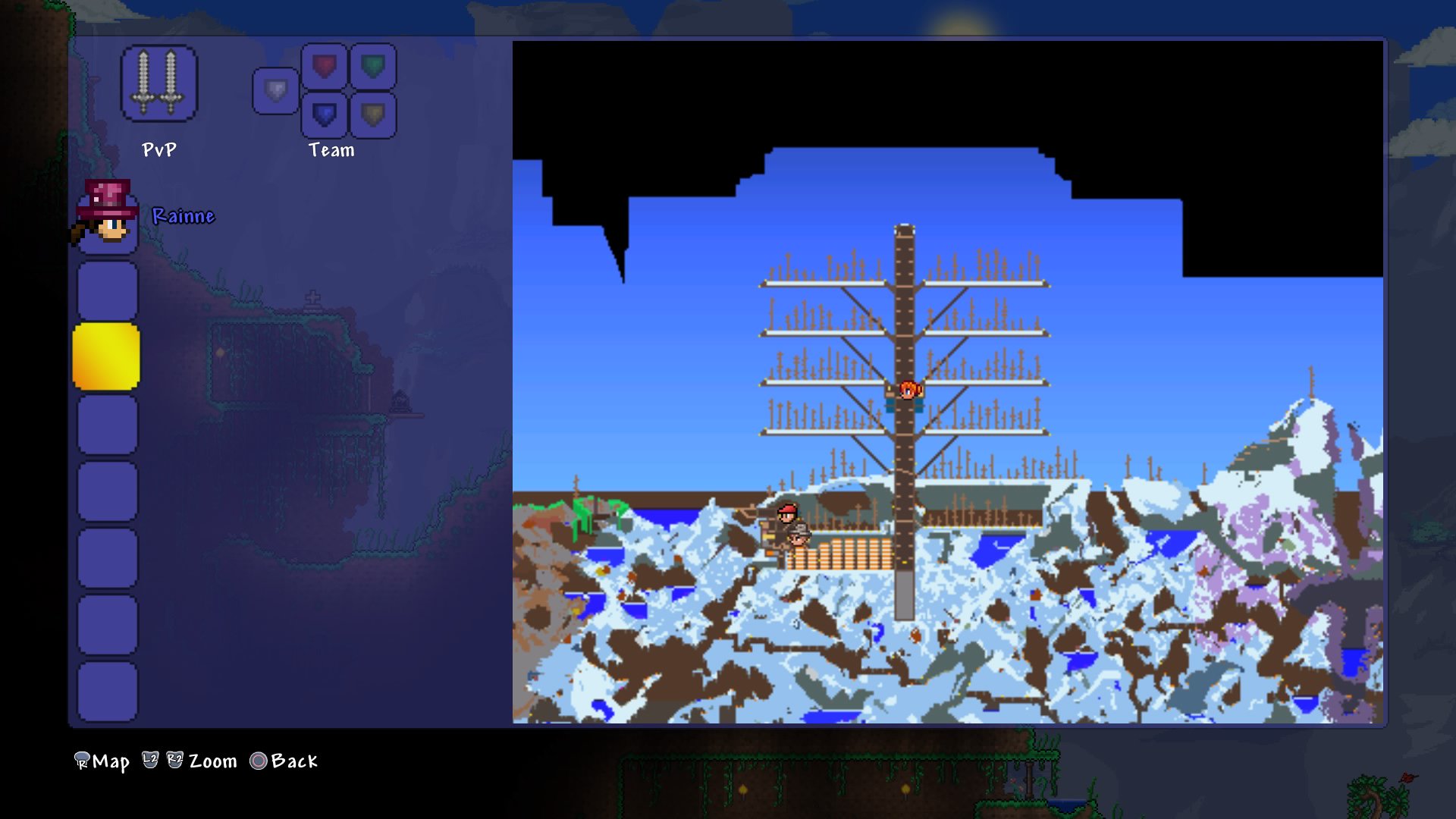The height and width of the screenshot is (819, 1456).
Task: Select the Team heading label
Action: (x=331, y=149)
